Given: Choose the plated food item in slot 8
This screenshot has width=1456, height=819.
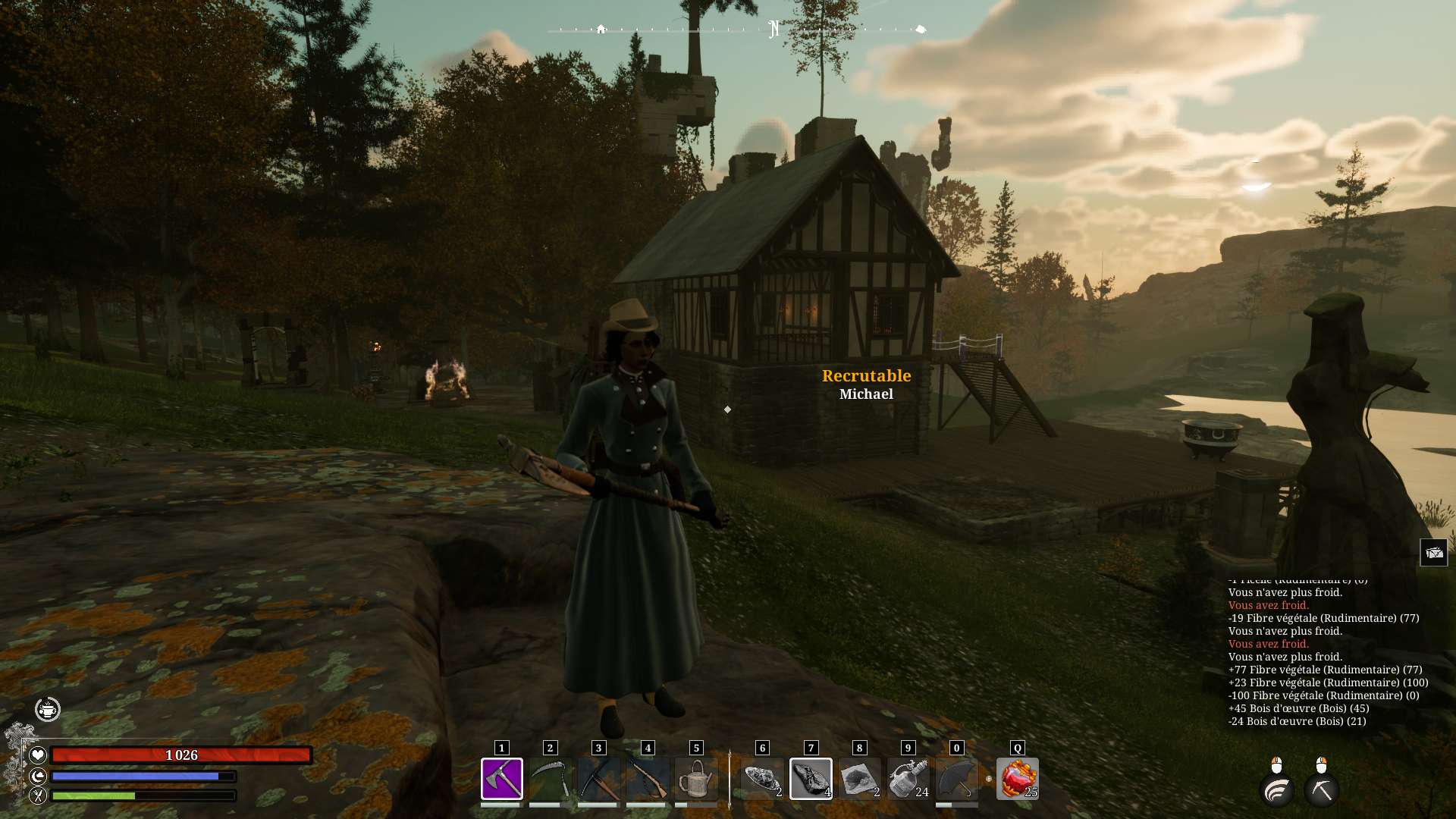Looking at the screenshot, I should [859, 778].
